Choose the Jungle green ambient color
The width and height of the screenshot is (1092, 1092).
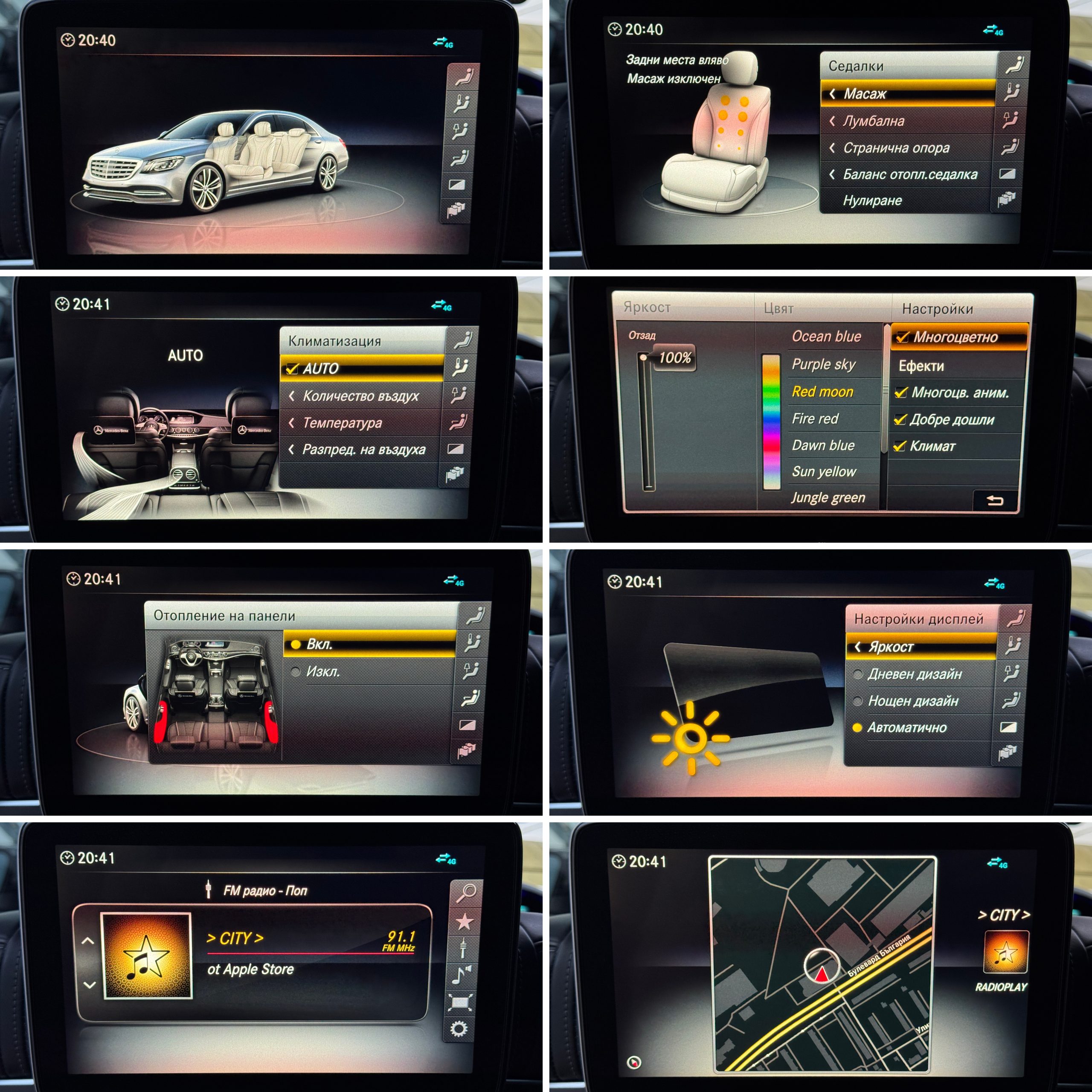pyautogui.click(x=828, y=498)
